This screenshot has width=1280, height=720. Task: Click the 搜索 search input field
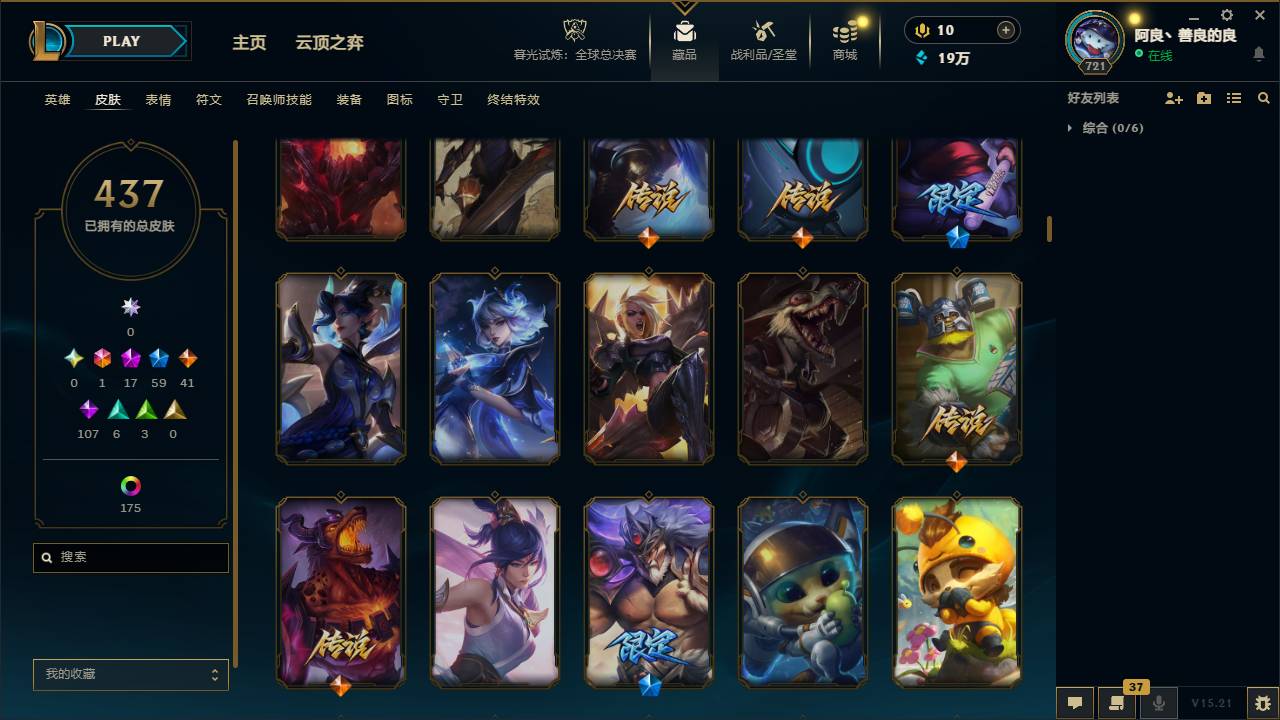click(x=130, y=557)
